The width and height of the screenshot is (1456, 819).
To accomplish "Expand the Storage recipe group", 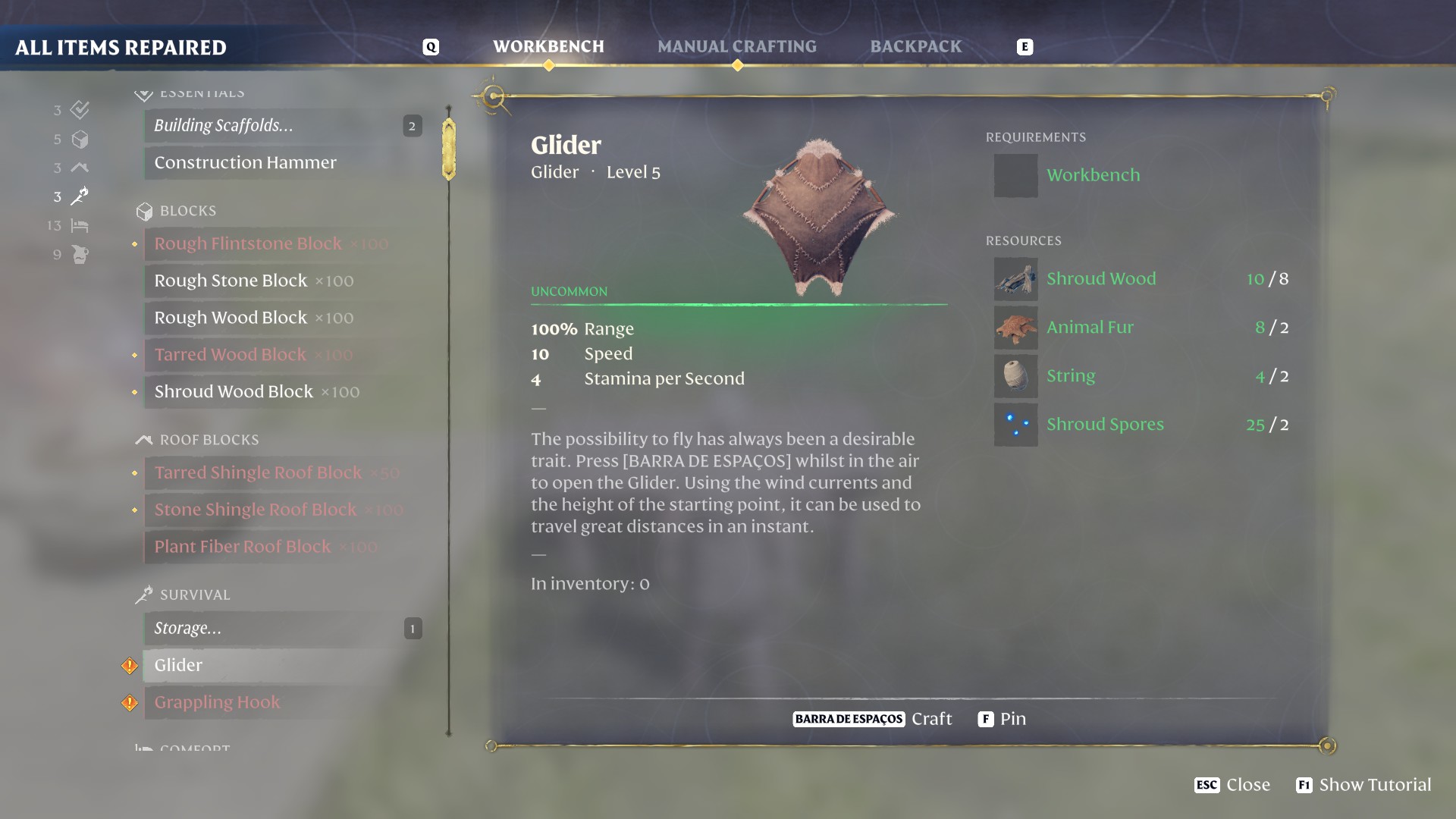I will pos(281,628).
